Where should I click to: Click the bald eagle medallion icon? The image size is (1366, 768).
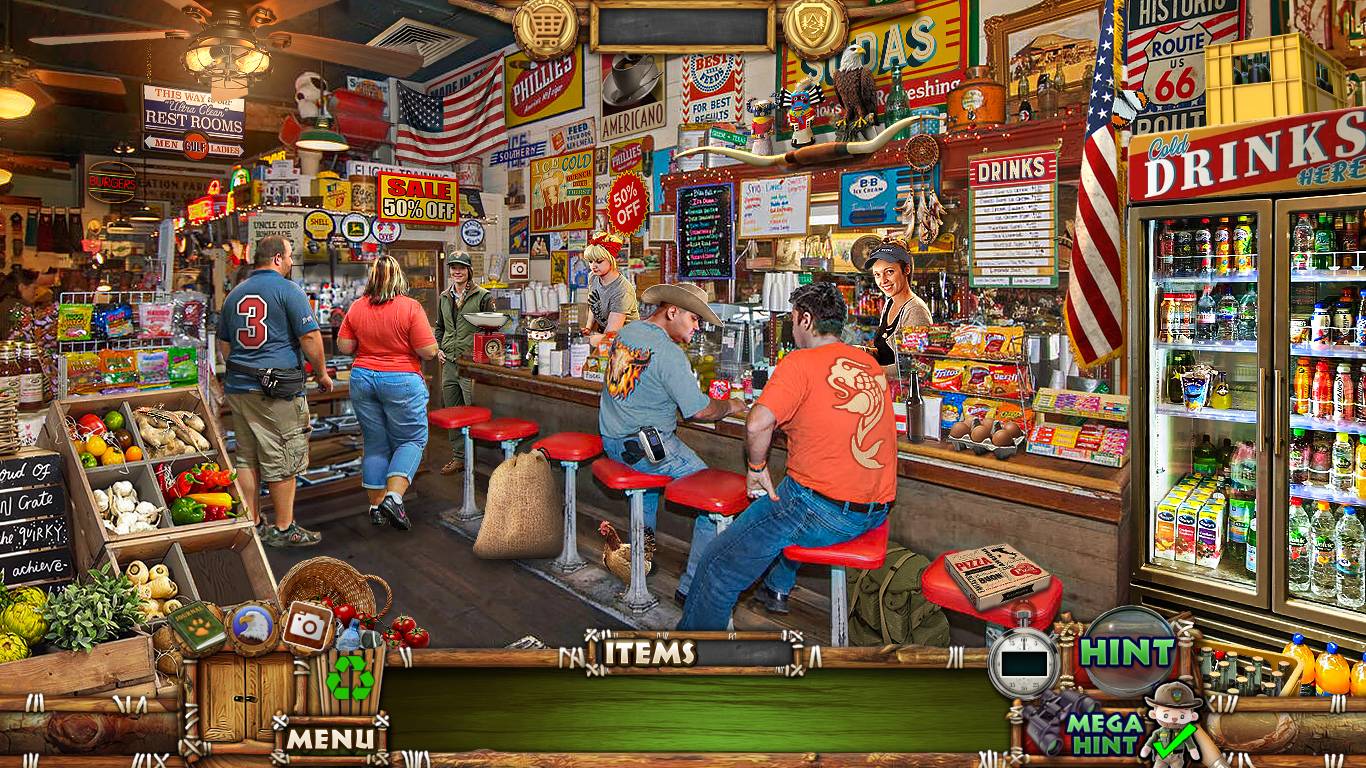(x=251, y=627)
